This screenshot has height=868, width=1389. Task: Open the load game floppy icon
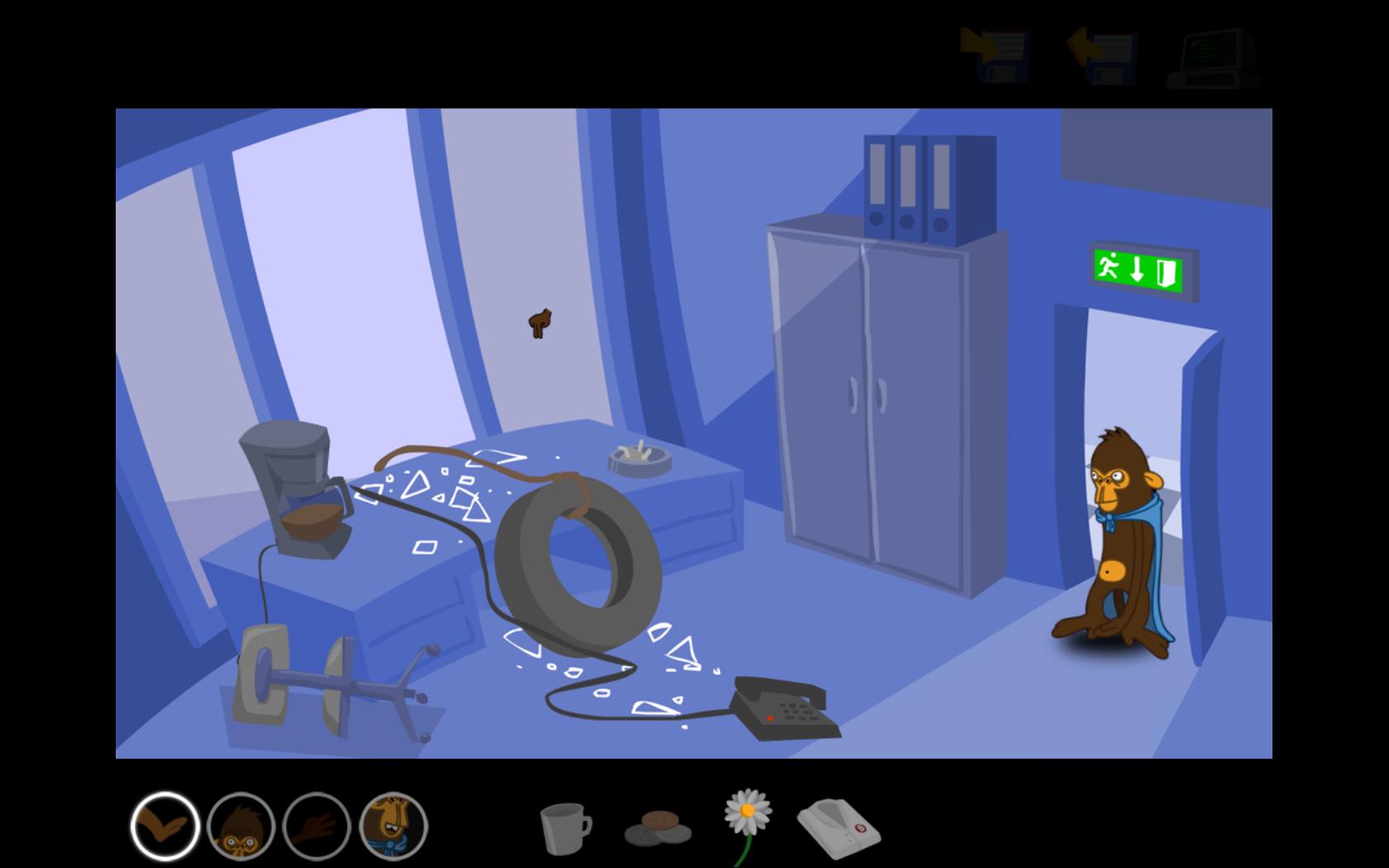click(x=1102, y=55)
